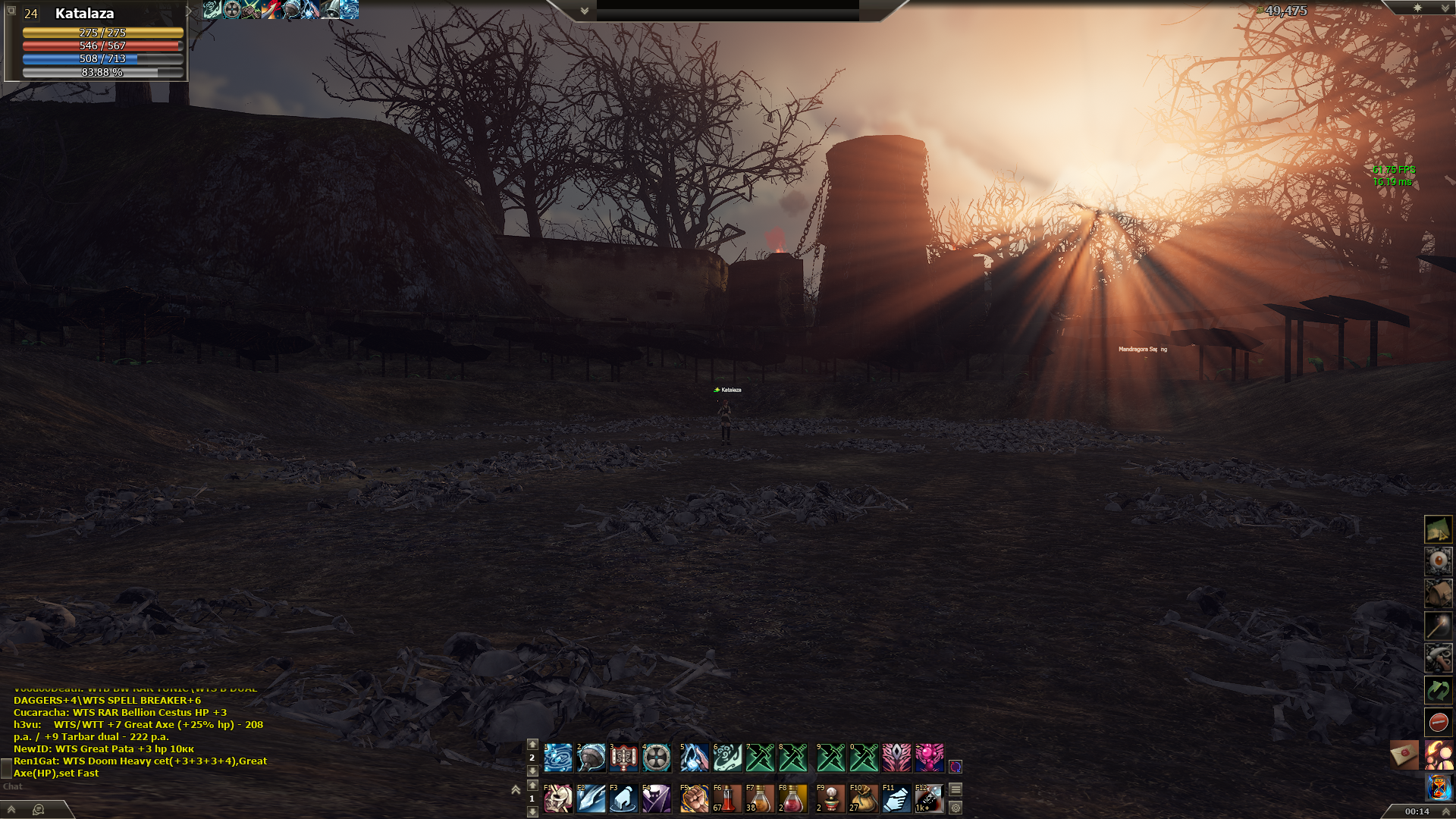The image size is (1456, 819).
Task: Open the hotbar settings gear button
Action: click(x=955, y=808)
